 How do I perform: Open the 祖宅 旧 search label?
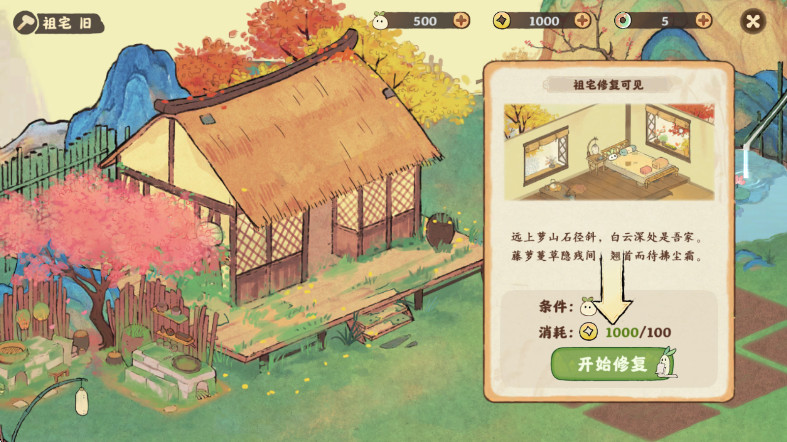point(60,24)
